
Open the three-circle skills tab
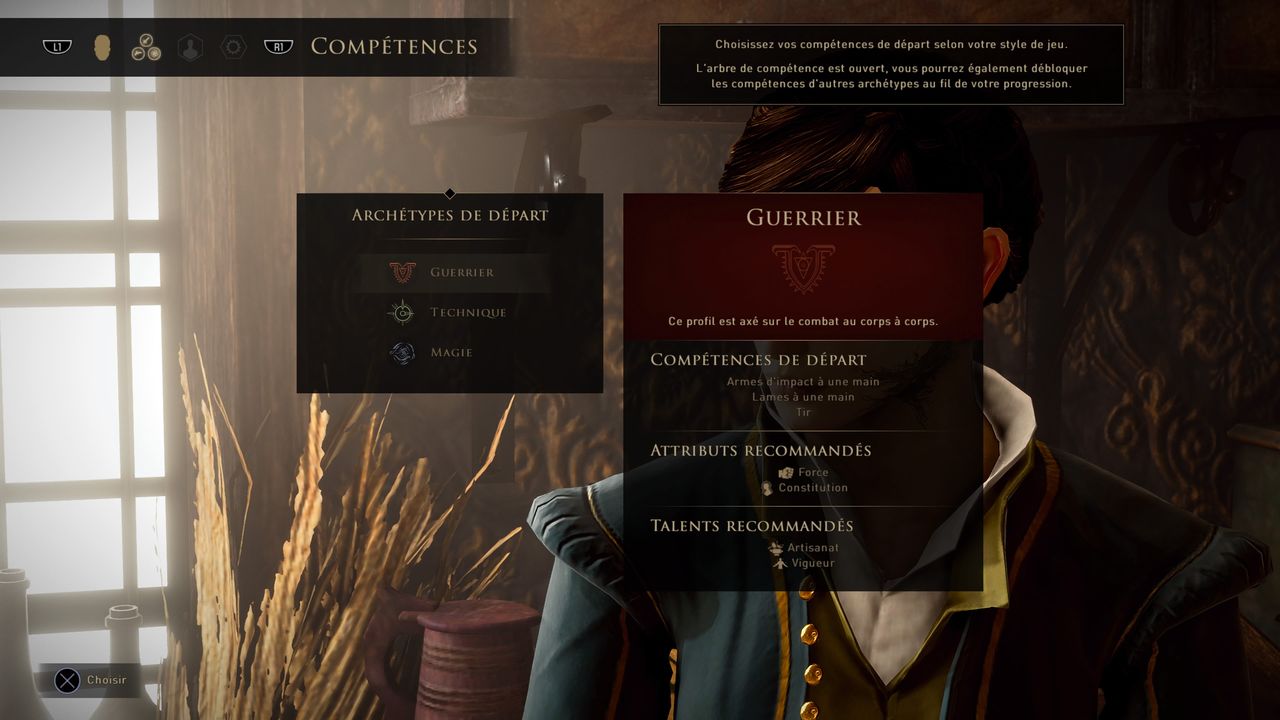pos(146,47)
